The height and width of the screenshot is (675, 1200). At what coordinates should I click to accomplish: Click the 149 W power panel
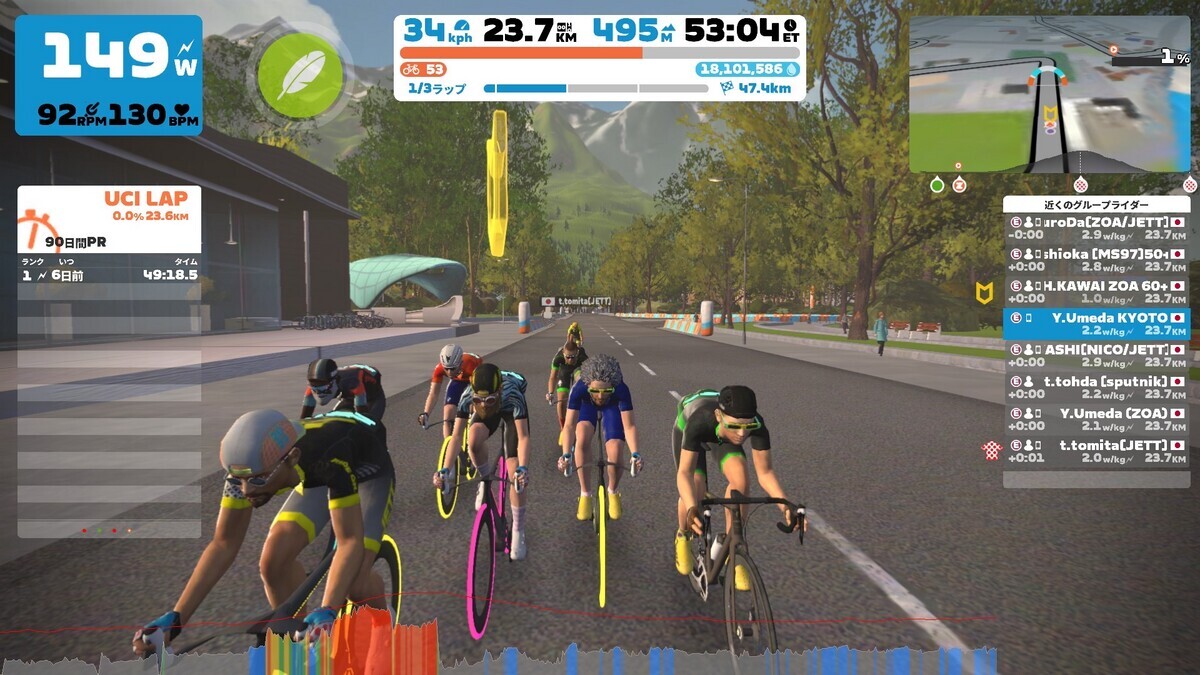tap(109, 75)
